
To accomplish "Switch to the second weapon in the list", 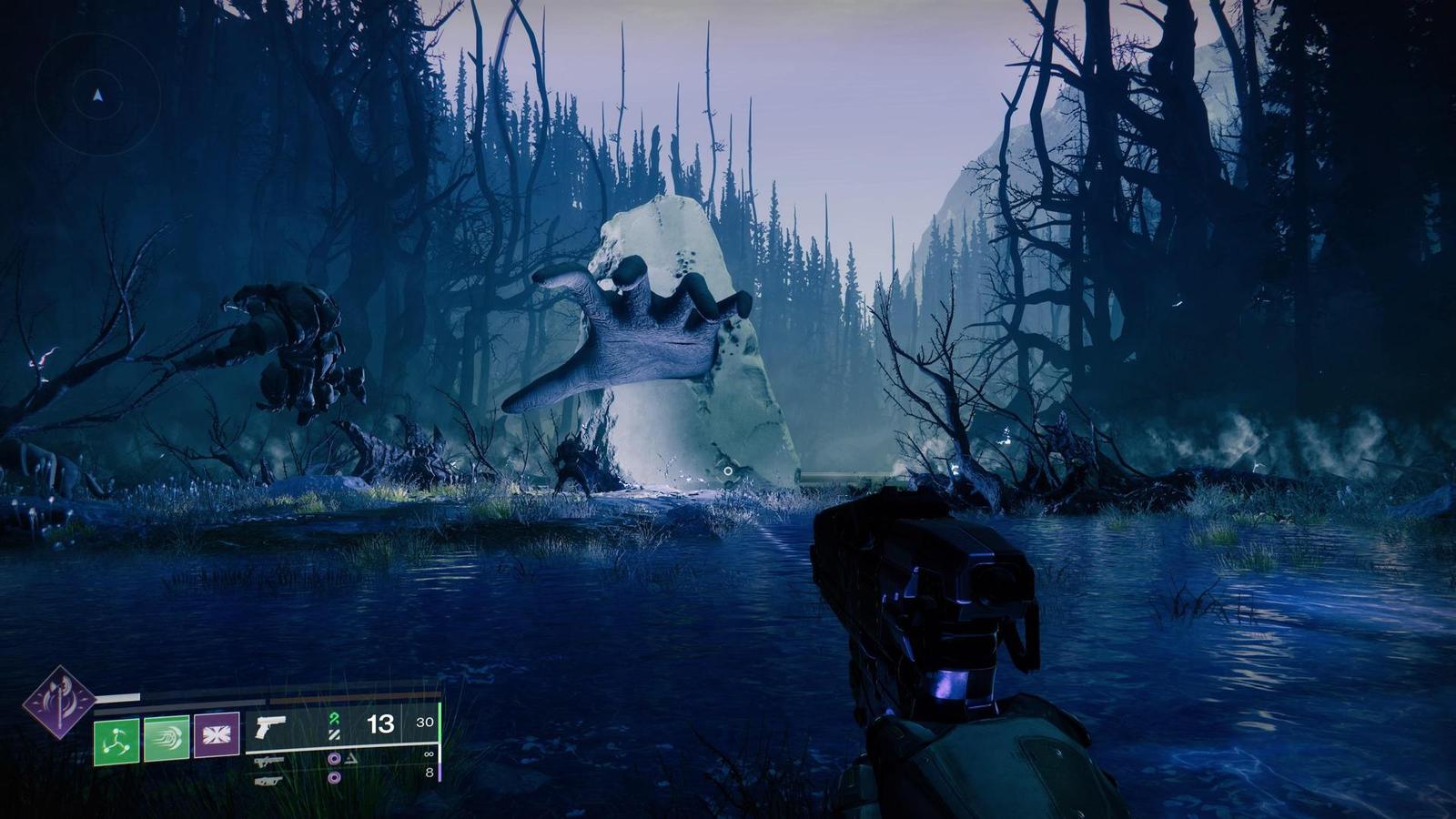I will (269, 762).
